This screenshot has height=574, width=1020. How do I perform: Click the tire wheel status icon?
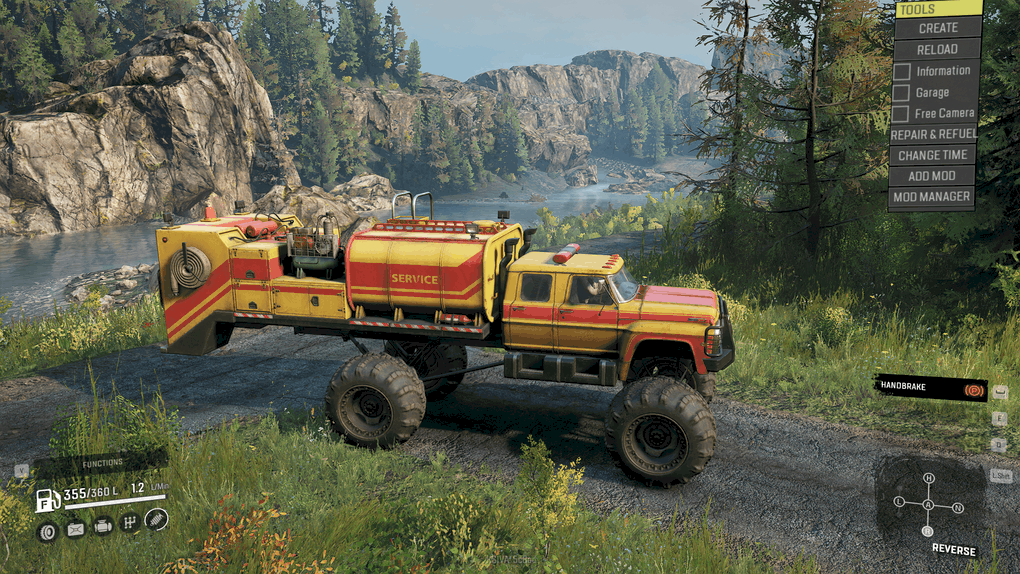(47, 531)
